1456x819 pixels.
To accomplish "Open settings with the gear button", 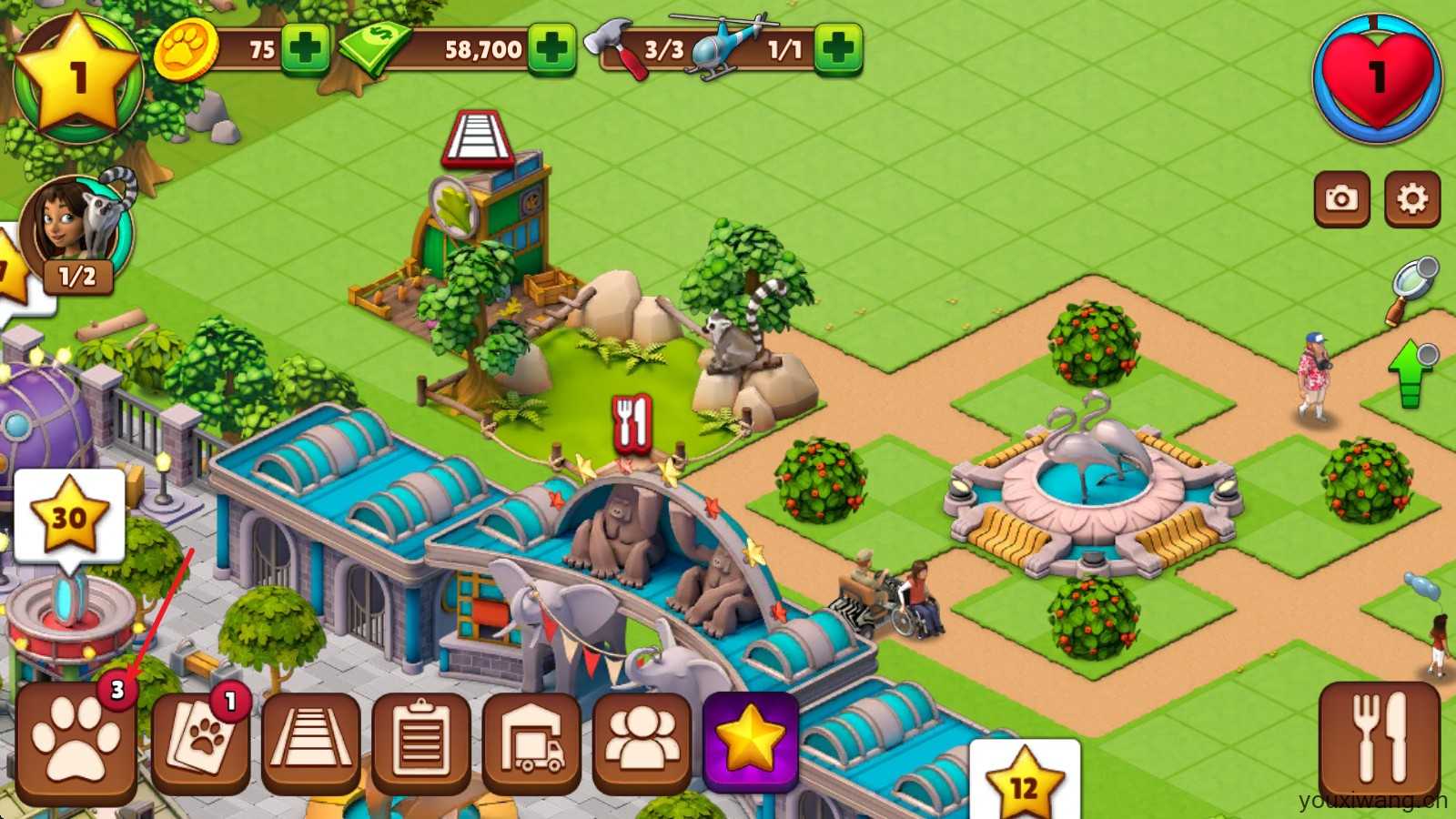I will pyautogui.click(x=1411, y=198).
